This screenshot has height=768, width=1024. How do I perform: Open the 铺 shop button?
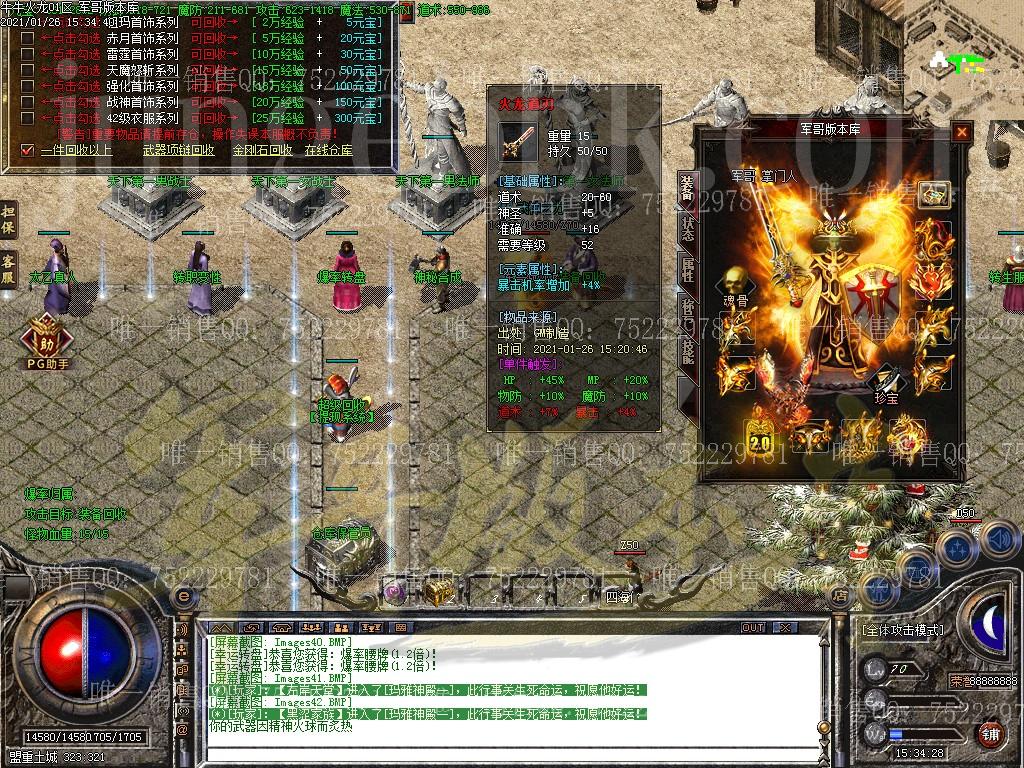point(990,733)
